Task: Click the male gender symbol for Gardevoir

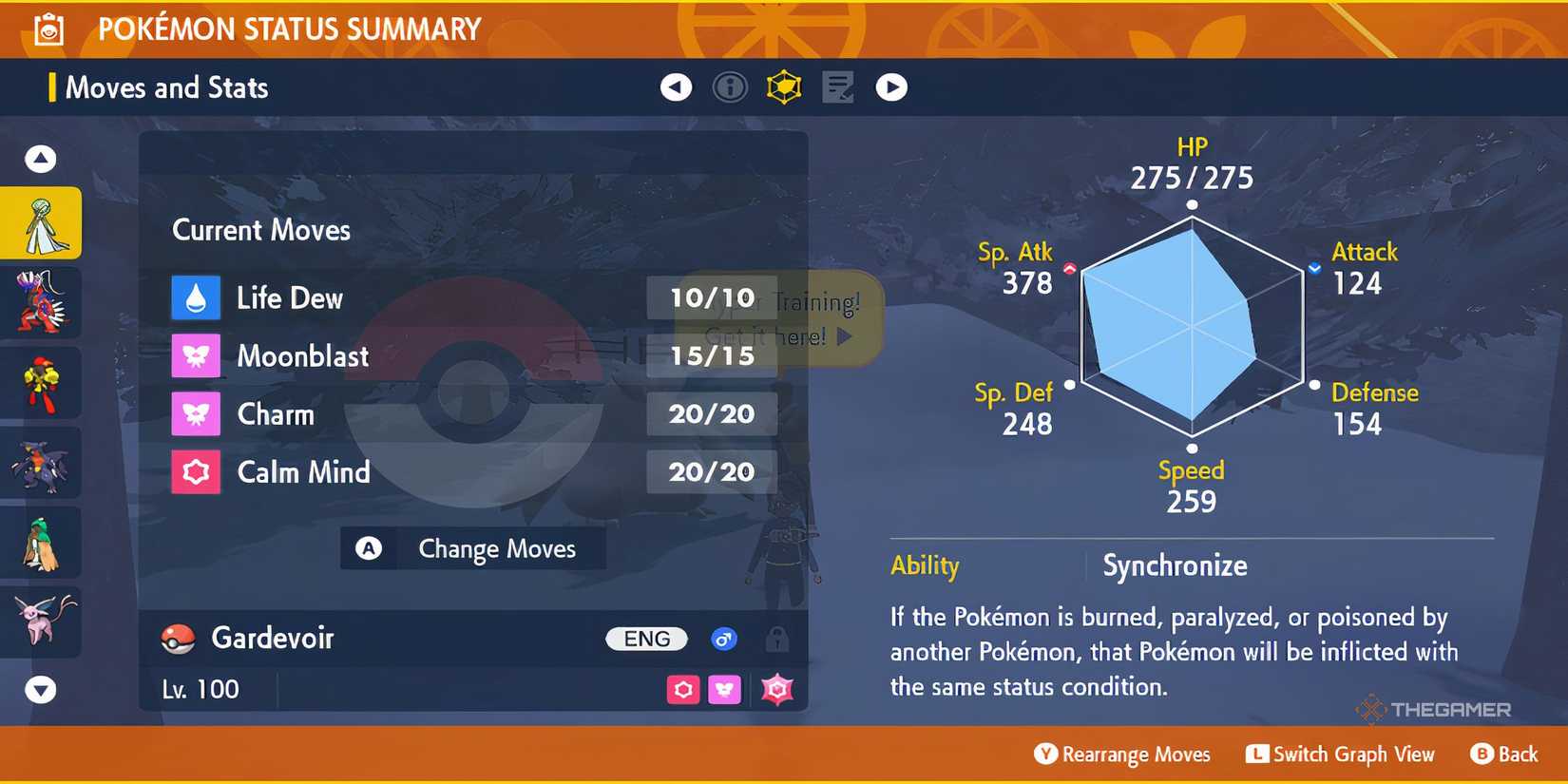Action: (724, 639)
